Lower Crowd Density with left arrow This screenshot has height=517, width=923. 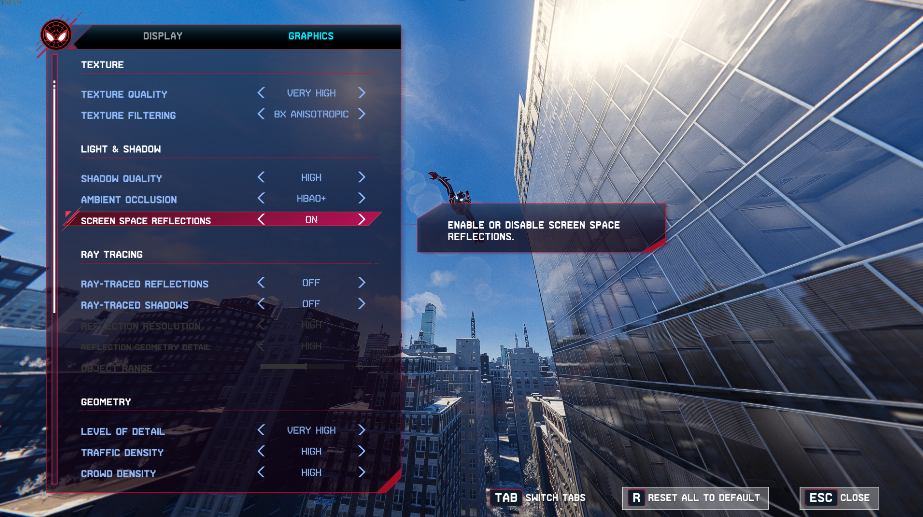(261, 473)
